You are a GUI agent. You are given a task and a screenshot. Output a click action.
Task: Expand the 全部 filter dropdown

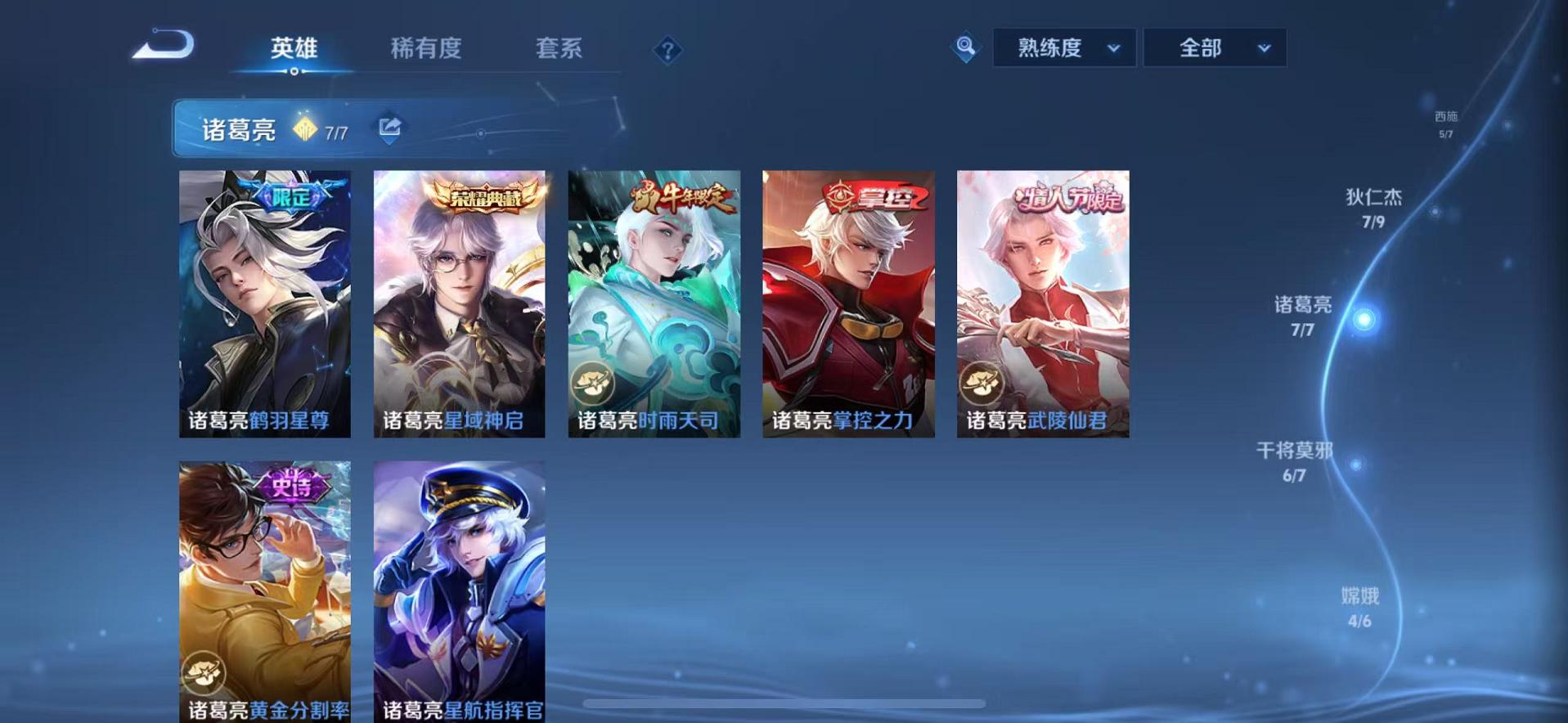pyautogui.click(x=1214, y=47)
